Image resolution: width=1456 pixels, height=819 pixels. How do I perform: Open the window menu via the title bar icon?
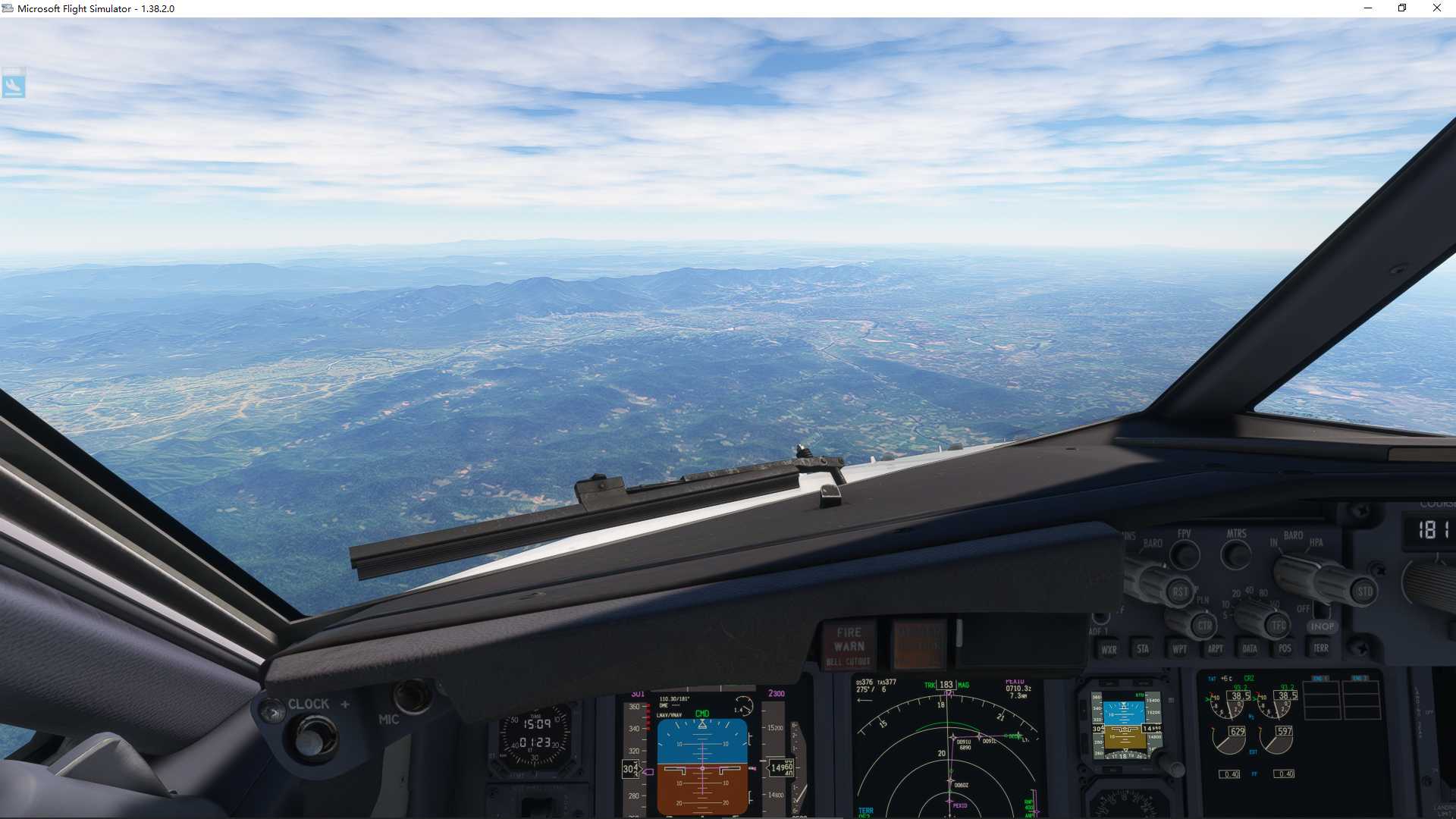click(8, 8)
